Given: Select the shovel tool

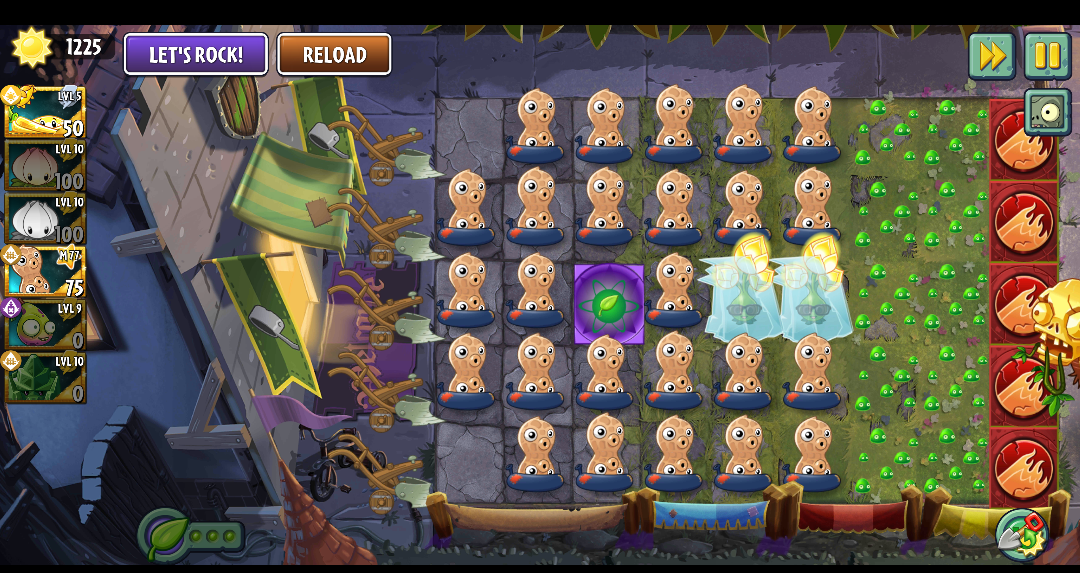Looking at the screenshot, I should click(x=1020, y=533).
